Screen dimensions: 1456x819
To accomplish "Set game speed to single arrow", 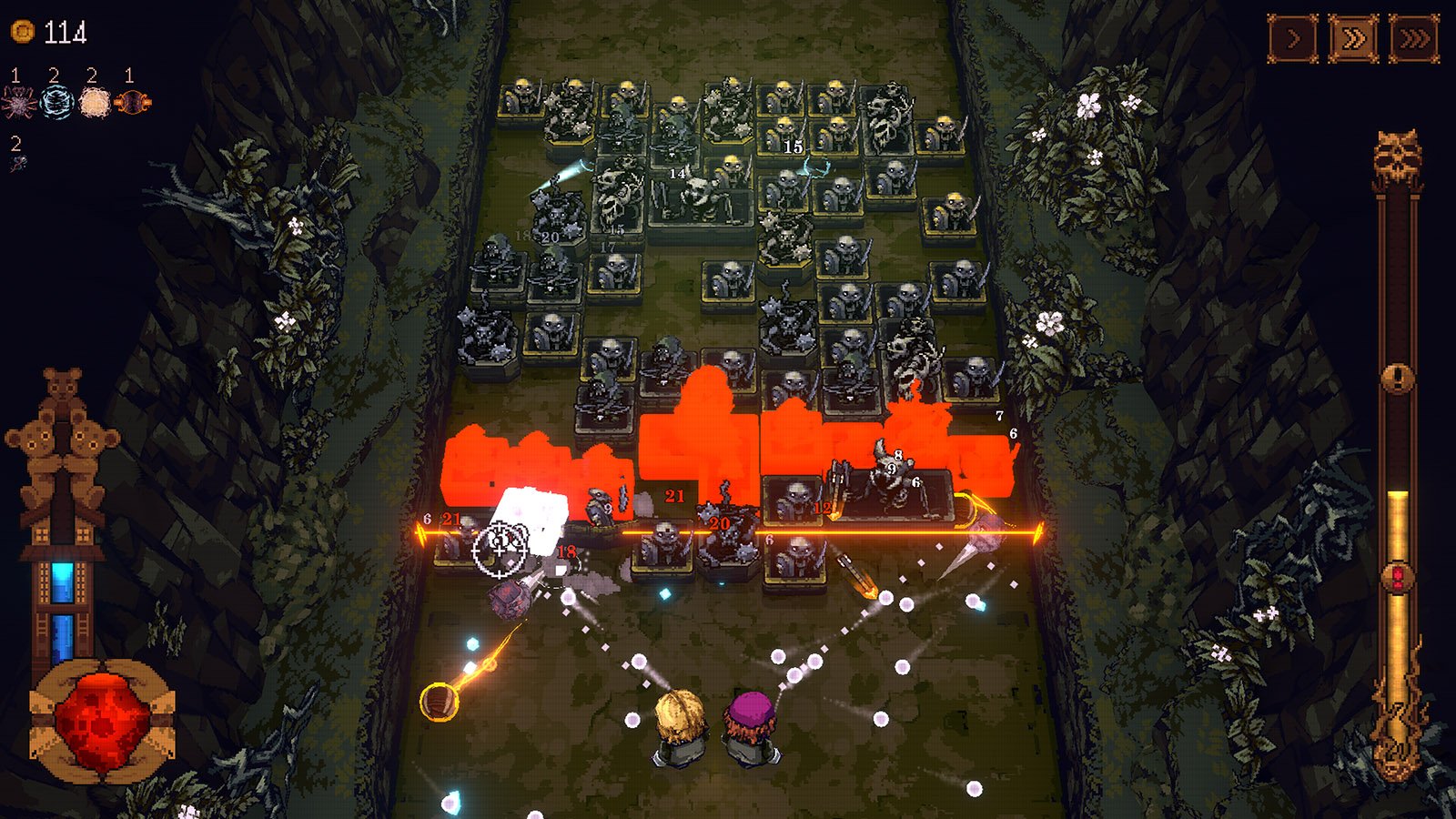I will (1293, 39).
